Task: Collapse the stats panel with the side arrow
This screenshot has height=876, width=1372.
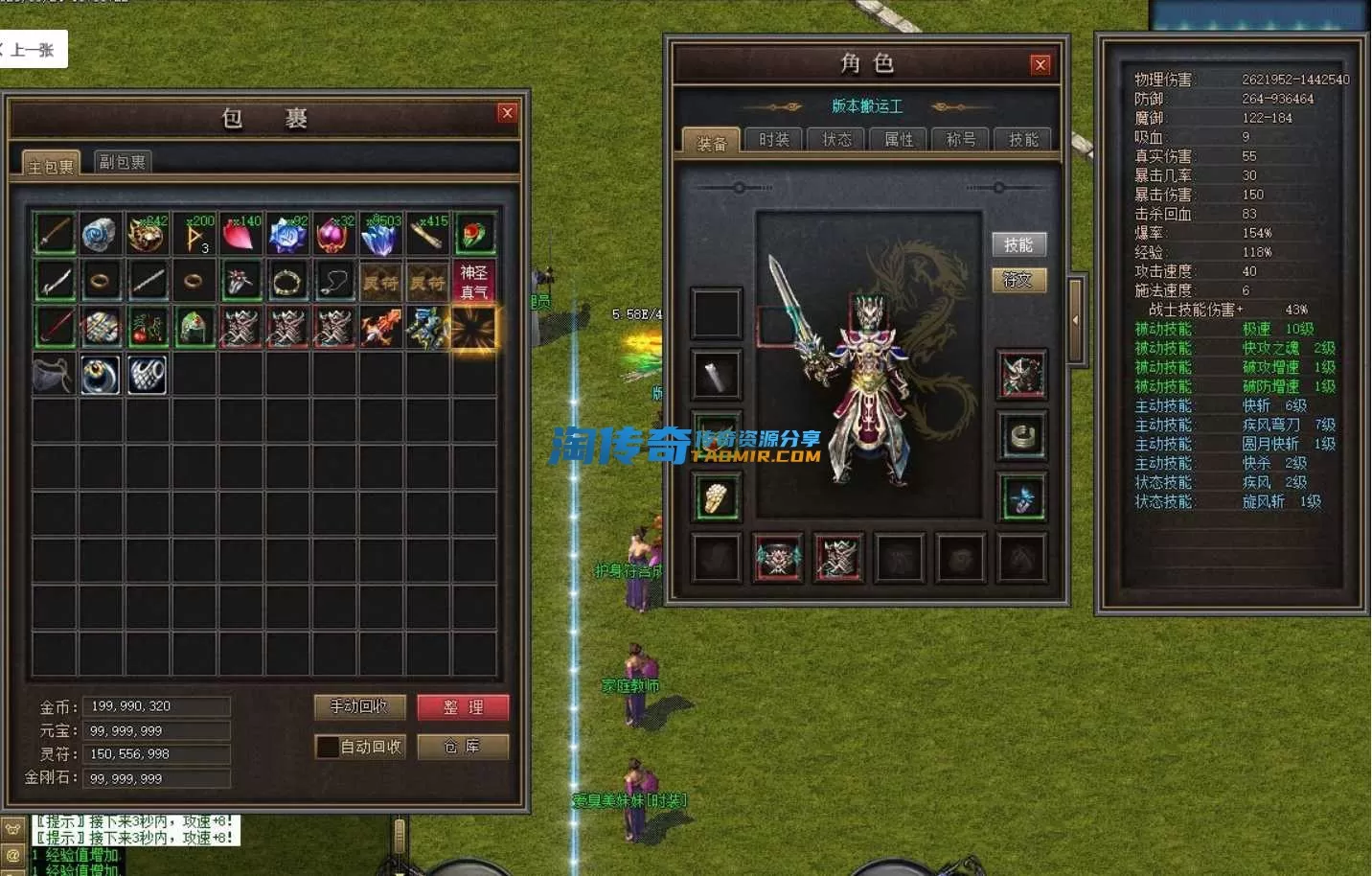Action: click(x=1075, y=321)
